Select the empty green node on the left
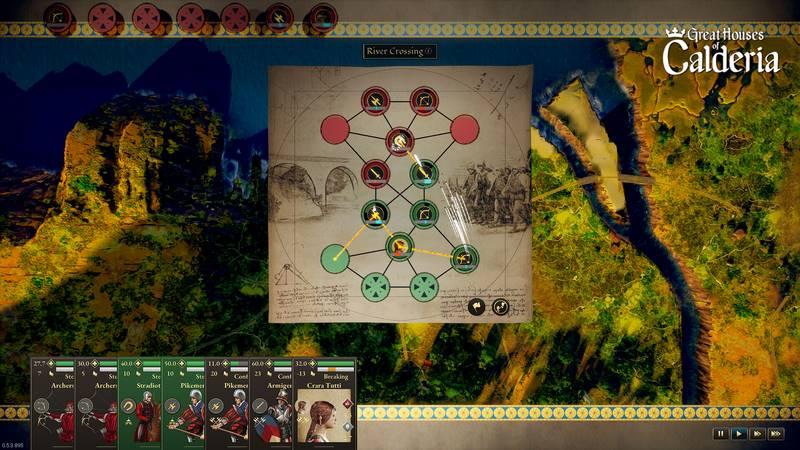800x450 pixels. point(335,259)
